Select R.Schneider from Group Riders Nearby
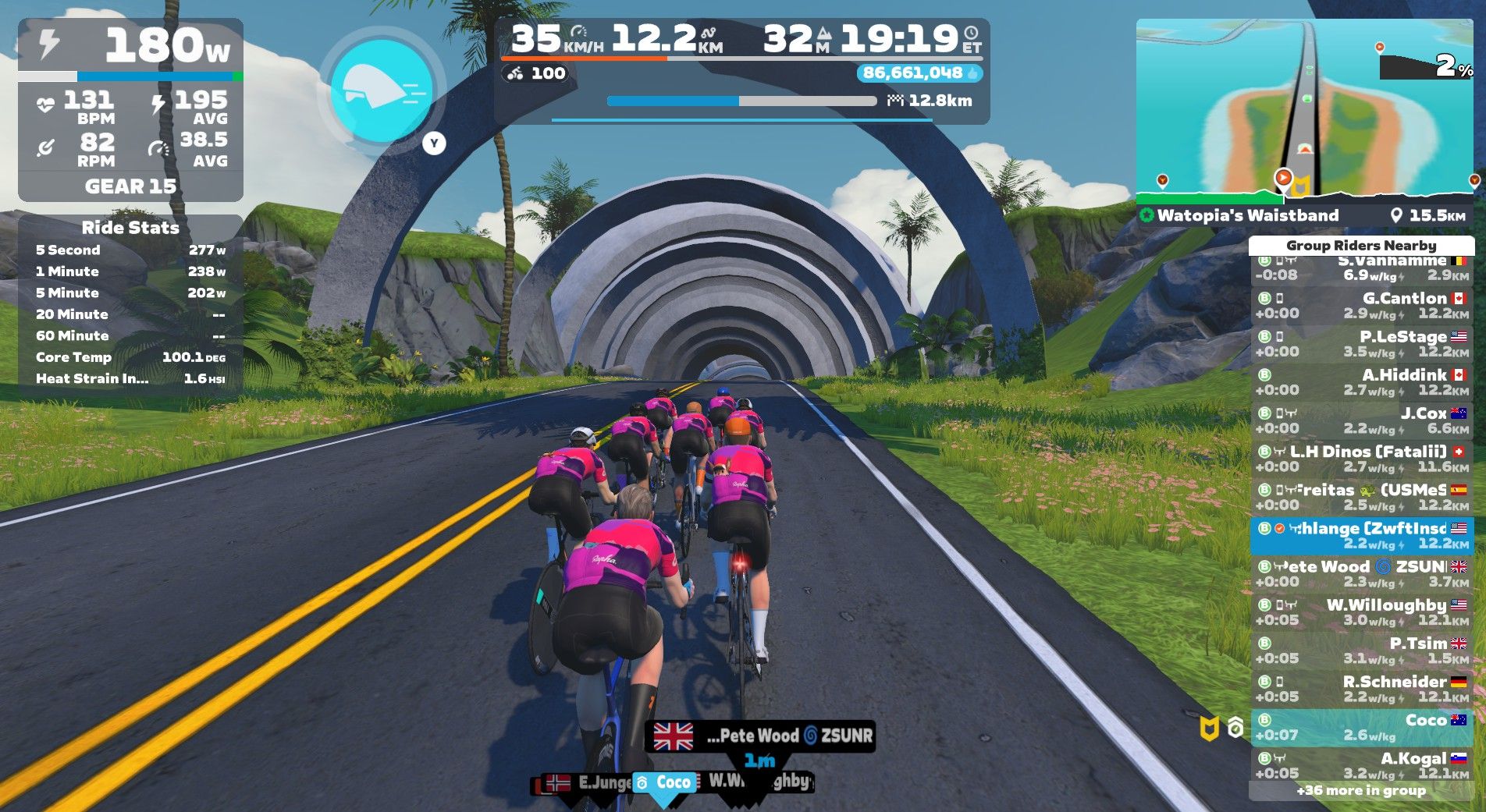 click(x=1361, y=689)
